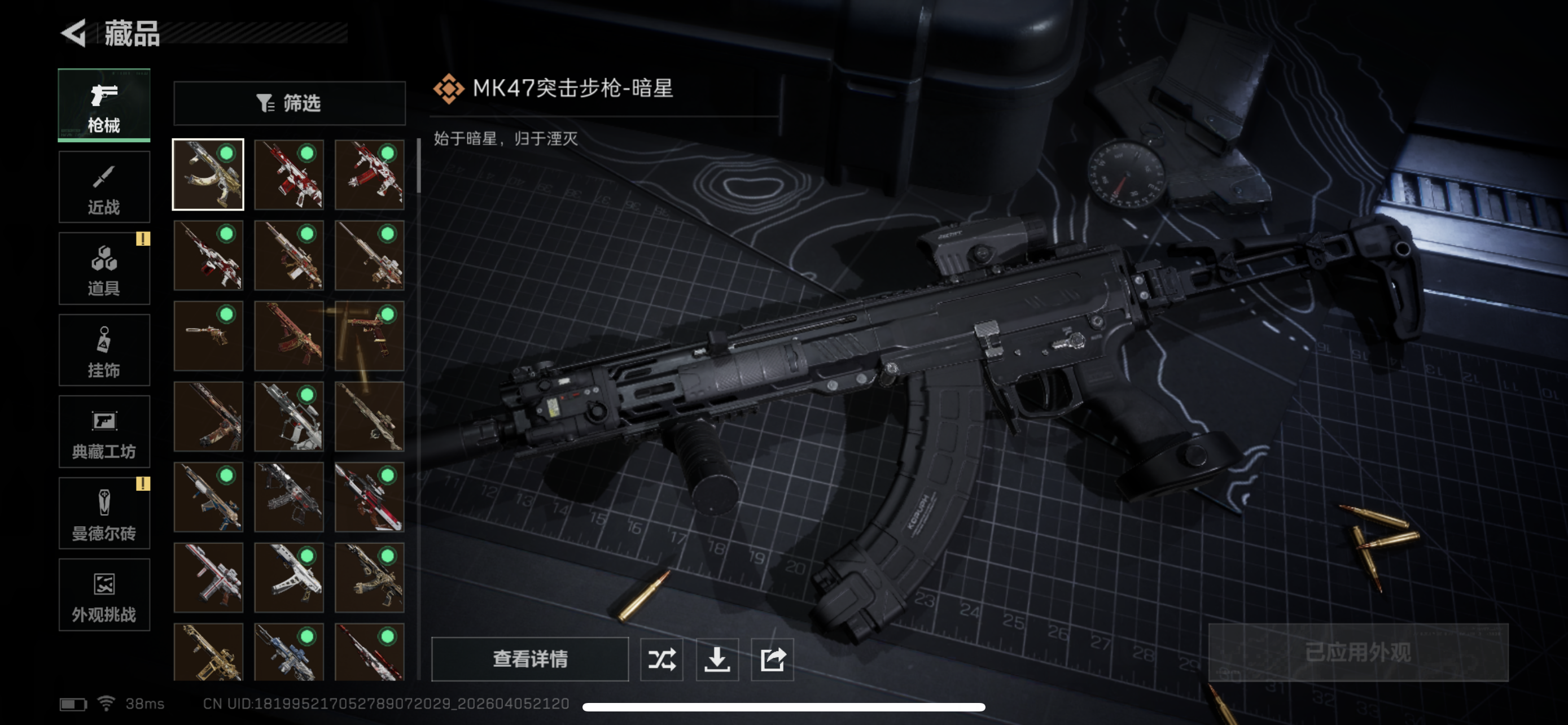Select the golden AK skin thumbnail
The width and height of the screenshot is (1568, 725).
coord(208,174)
